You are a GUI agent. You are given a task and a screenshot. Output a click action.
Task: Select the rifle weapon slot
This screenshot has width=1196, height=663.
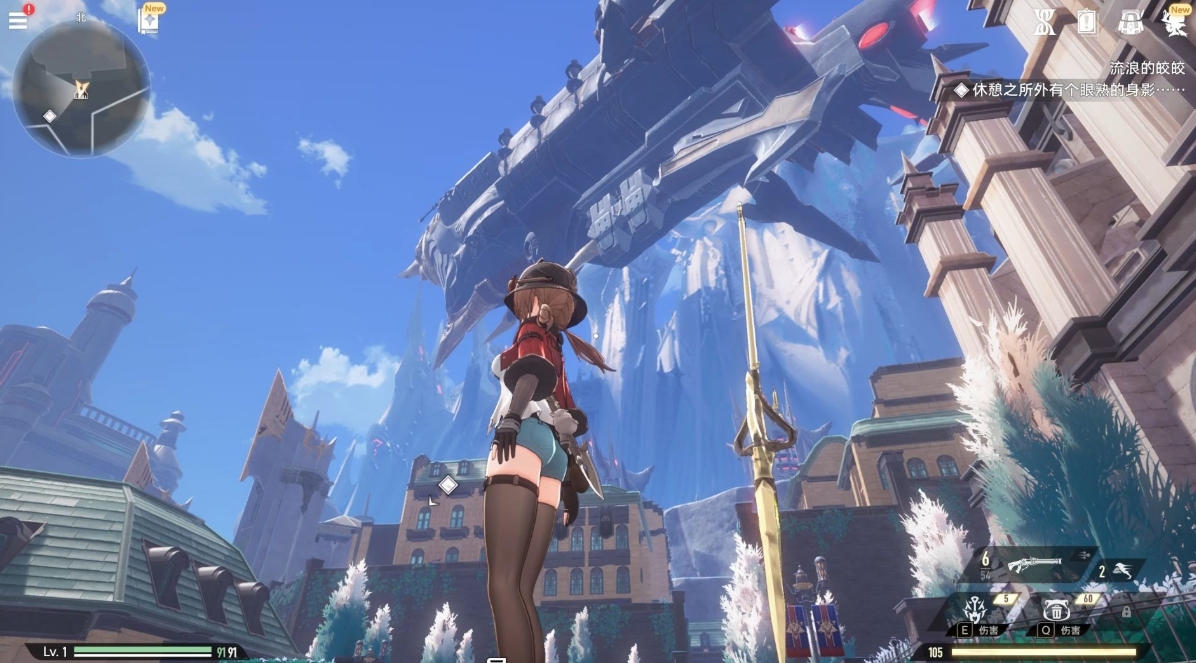1035,564
